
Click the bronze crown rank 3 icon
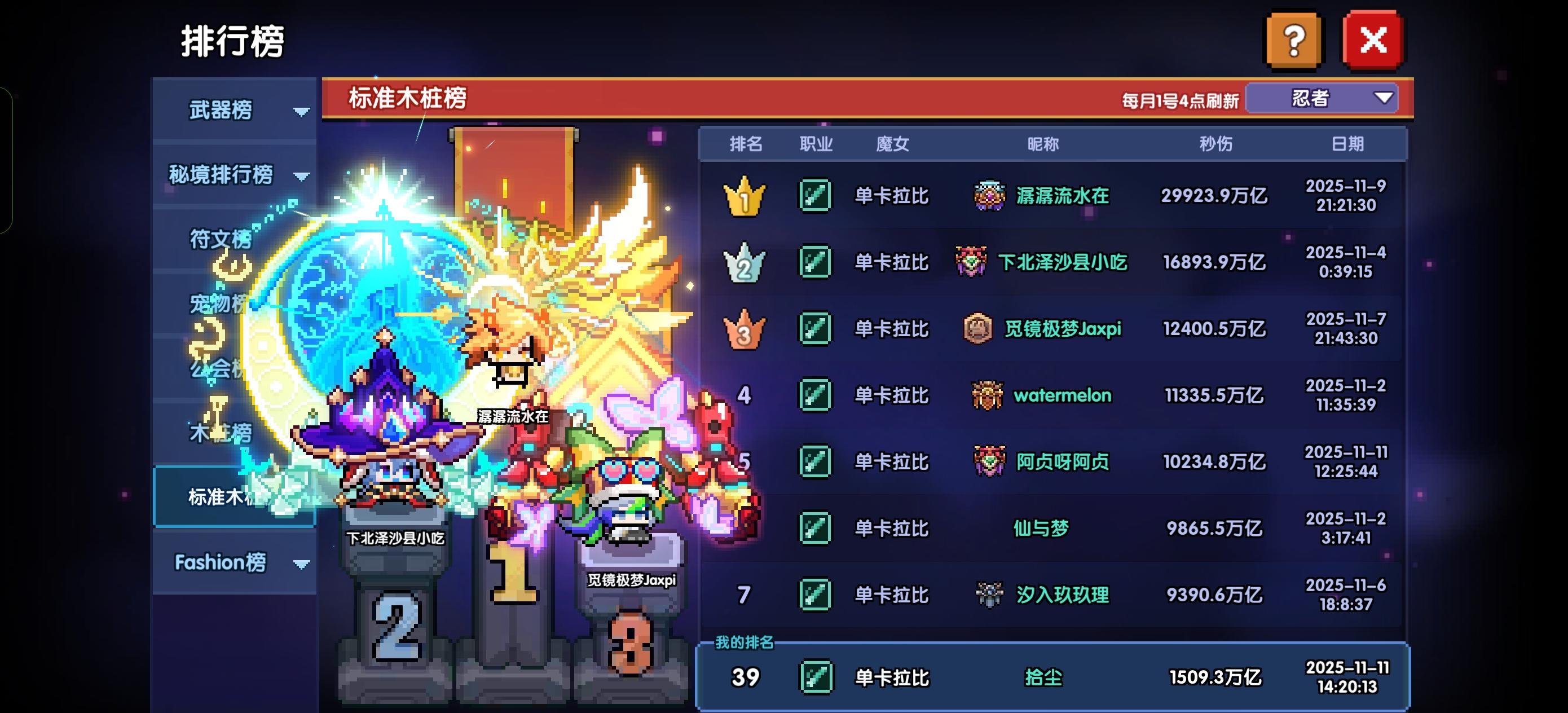[745, 329]
